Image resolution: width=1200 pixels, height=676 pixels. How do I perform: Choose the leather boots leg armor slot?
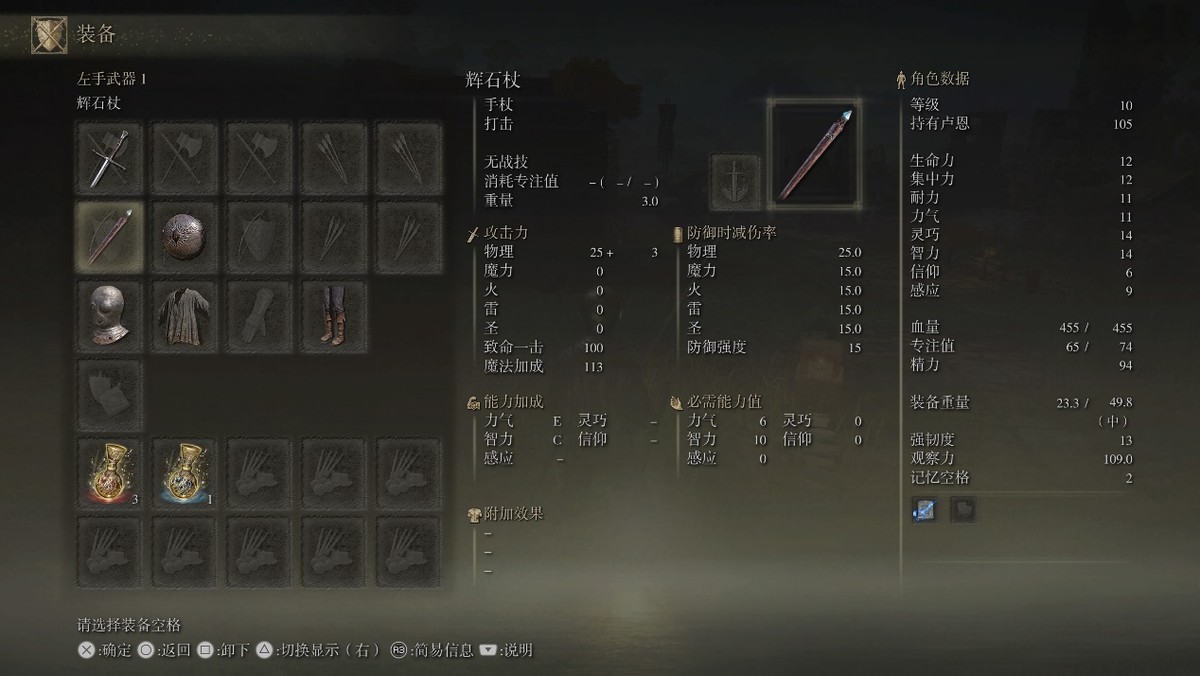click(335, 316)
